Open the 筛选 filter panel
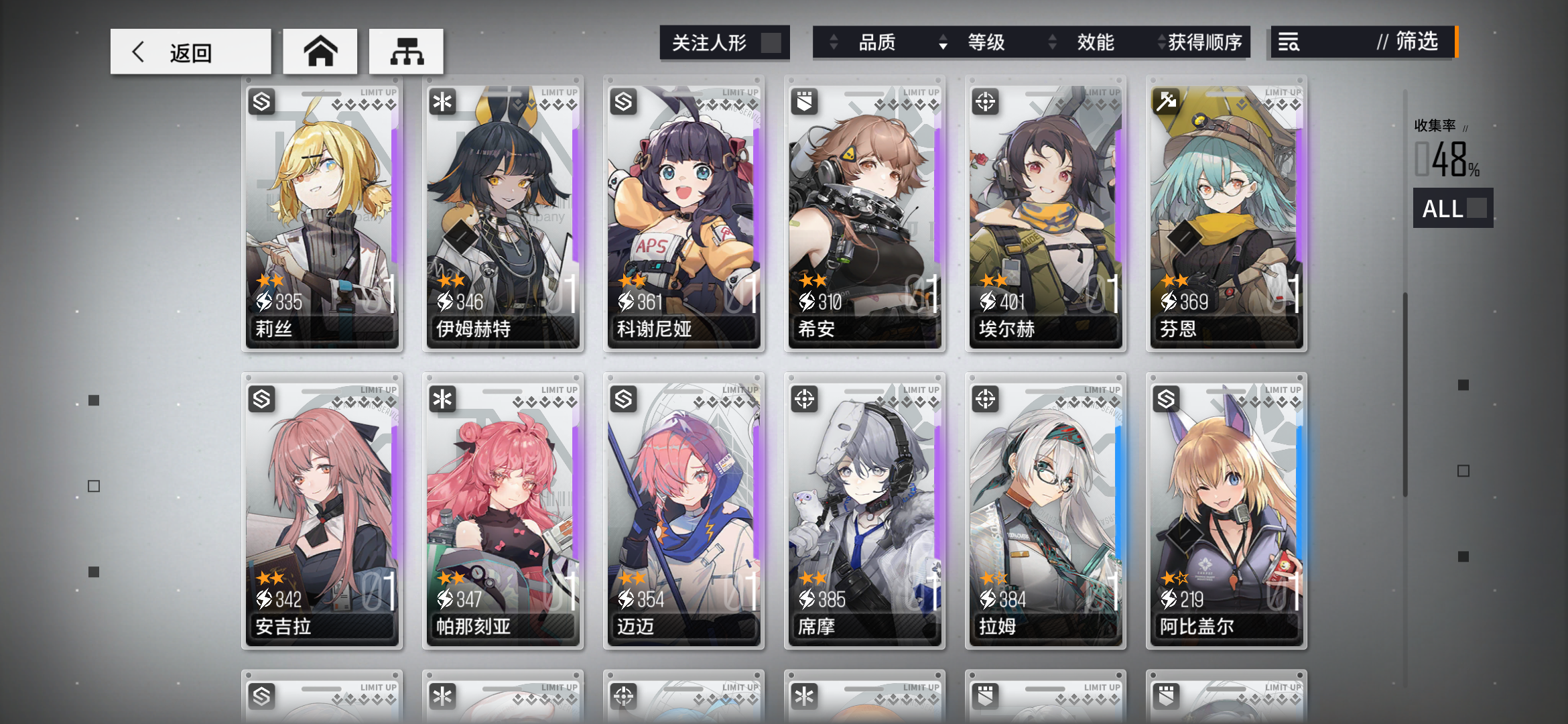Image resolution: width=1568 pixels, height=724 pixels. tap(1414, 43)
